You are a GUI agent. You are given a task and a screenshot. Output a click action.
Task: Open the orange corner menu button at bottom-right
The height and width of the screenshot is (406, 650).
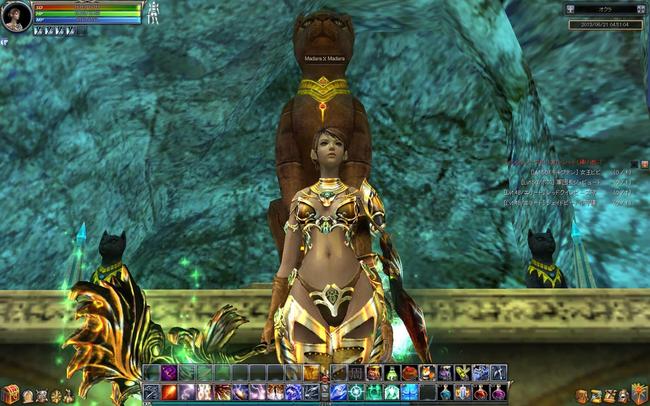pos(639,393)
